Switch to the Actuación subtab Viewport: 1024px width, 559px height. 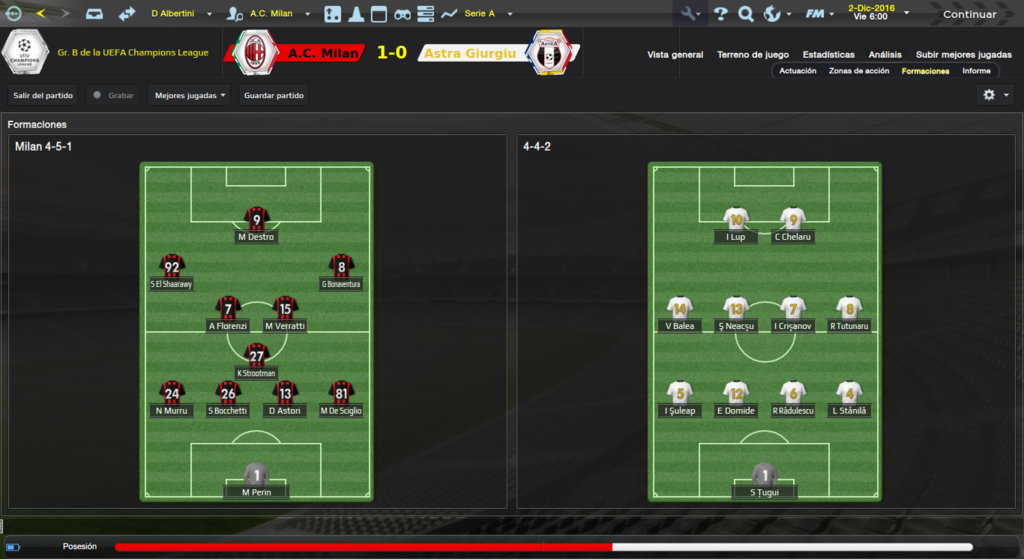(x=798, y=71)
